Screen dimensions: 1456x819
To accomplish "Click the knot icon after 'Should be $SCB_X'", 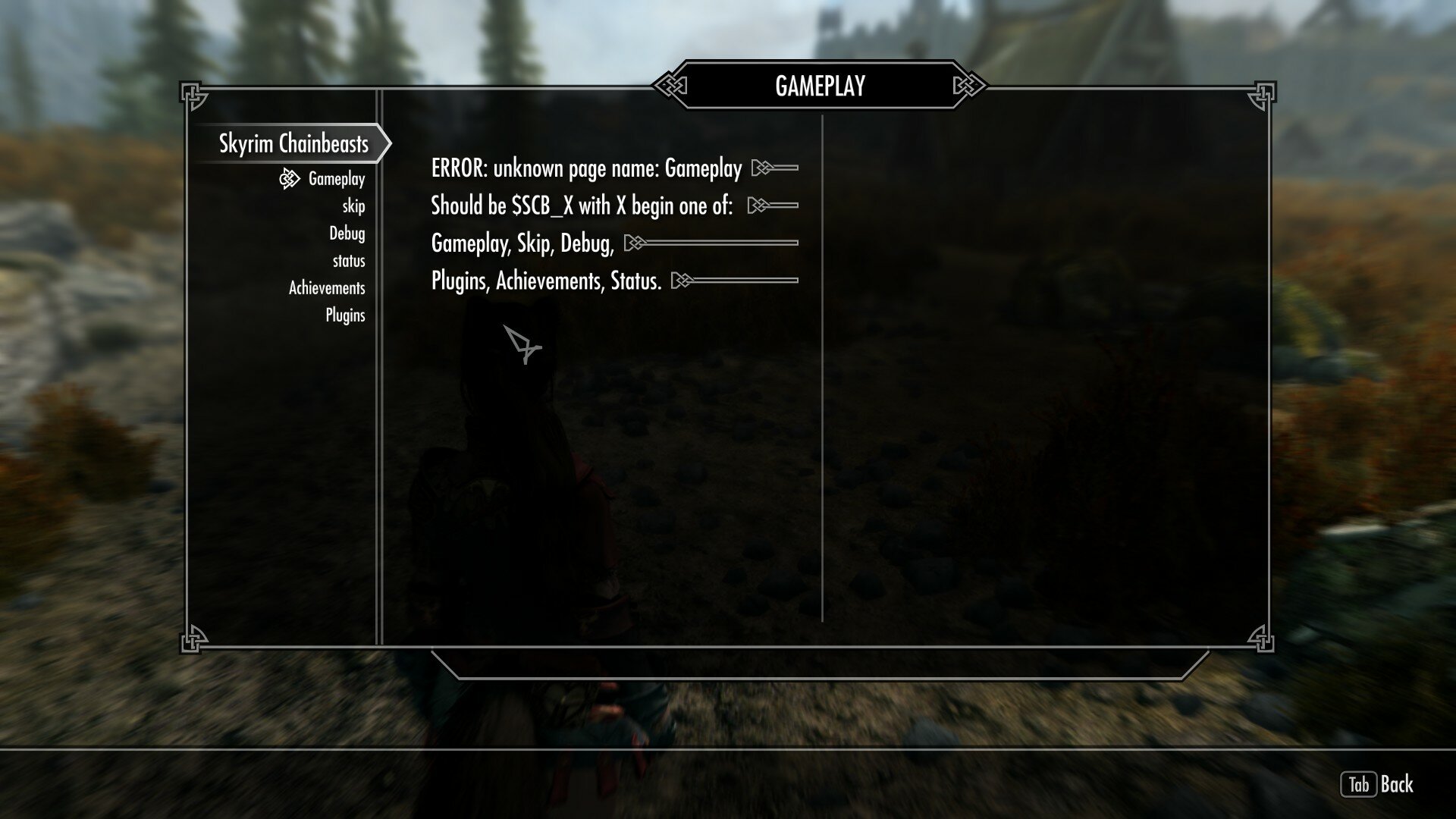I will click(x=758, y=204).
